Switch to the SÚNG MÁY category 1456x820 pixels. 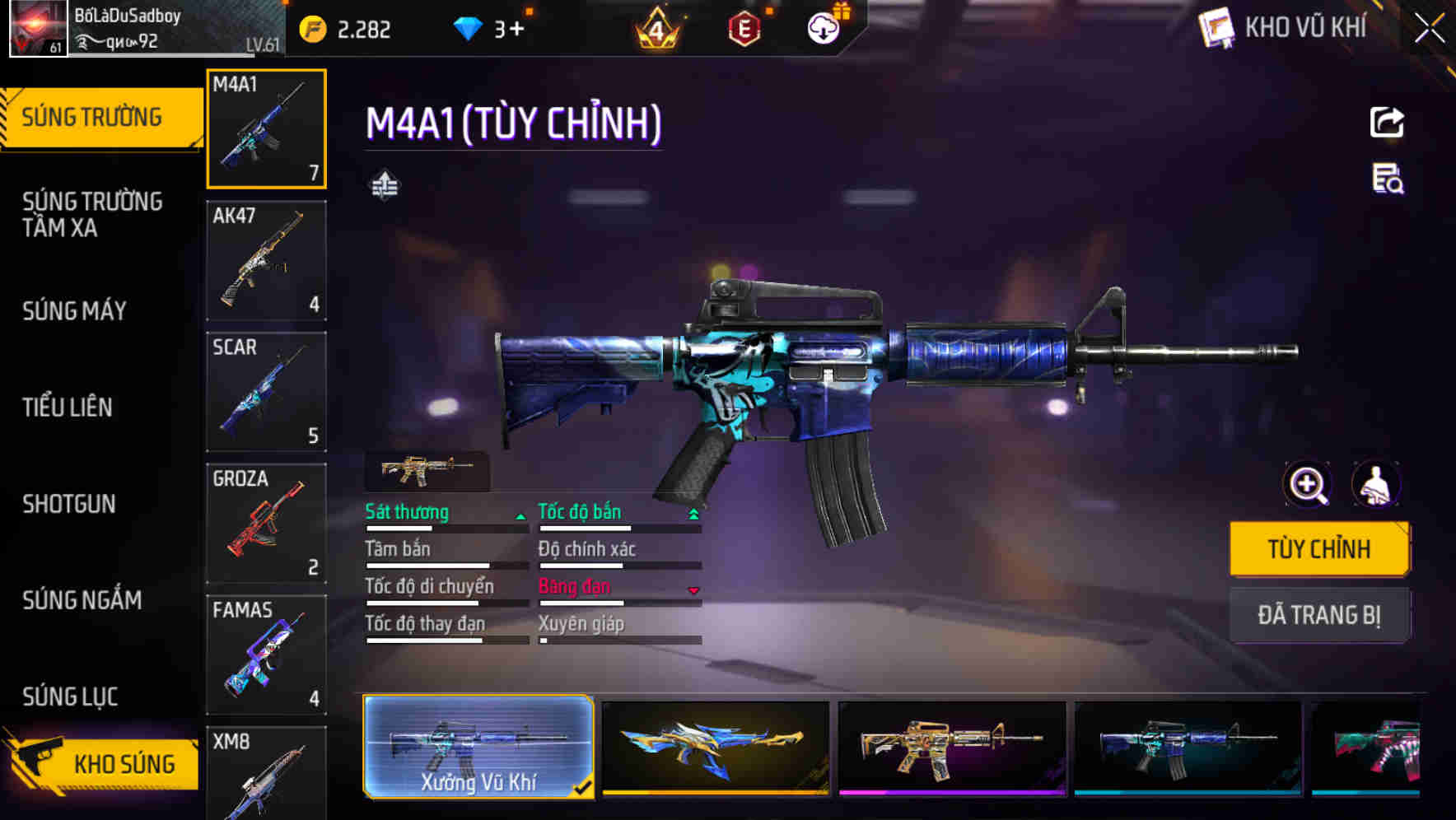pos(73,311)
